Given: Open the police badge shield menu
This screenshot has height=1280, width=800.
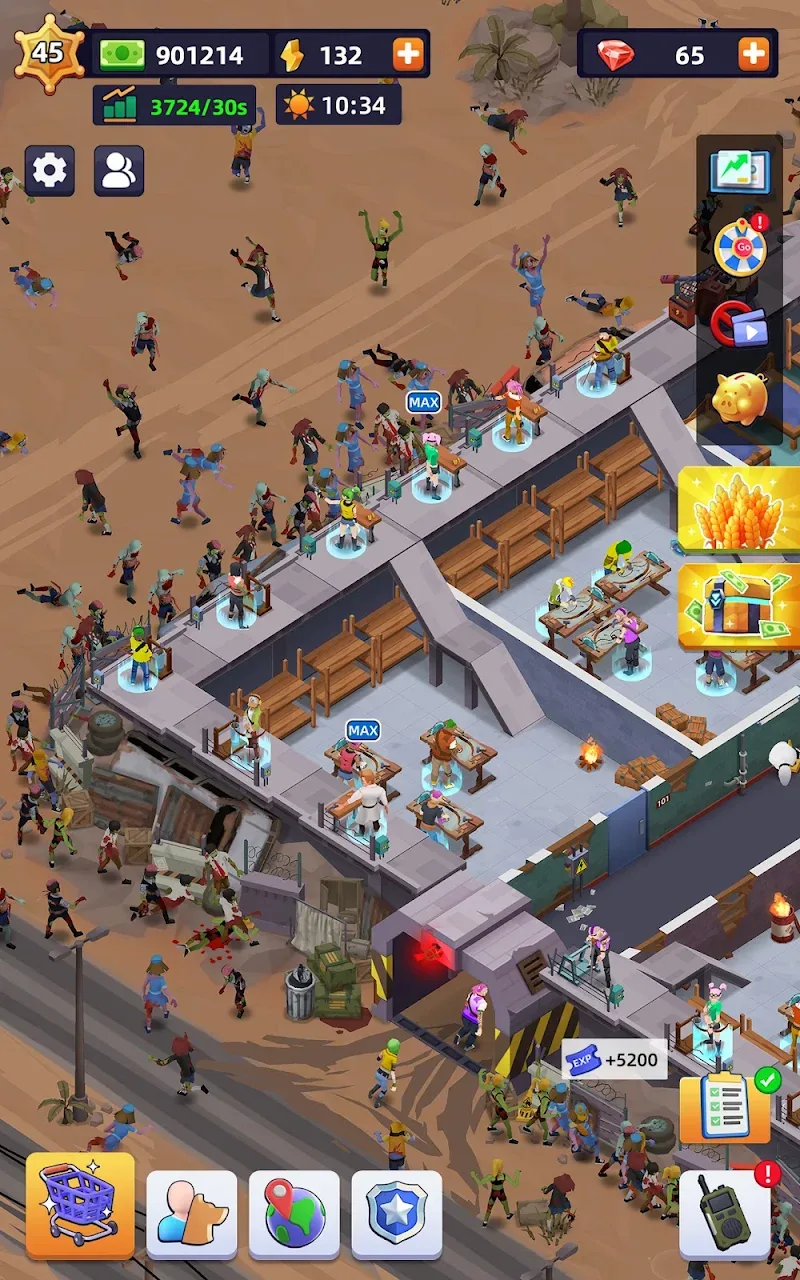Looking at the screenshot, I should [397, 1213].
